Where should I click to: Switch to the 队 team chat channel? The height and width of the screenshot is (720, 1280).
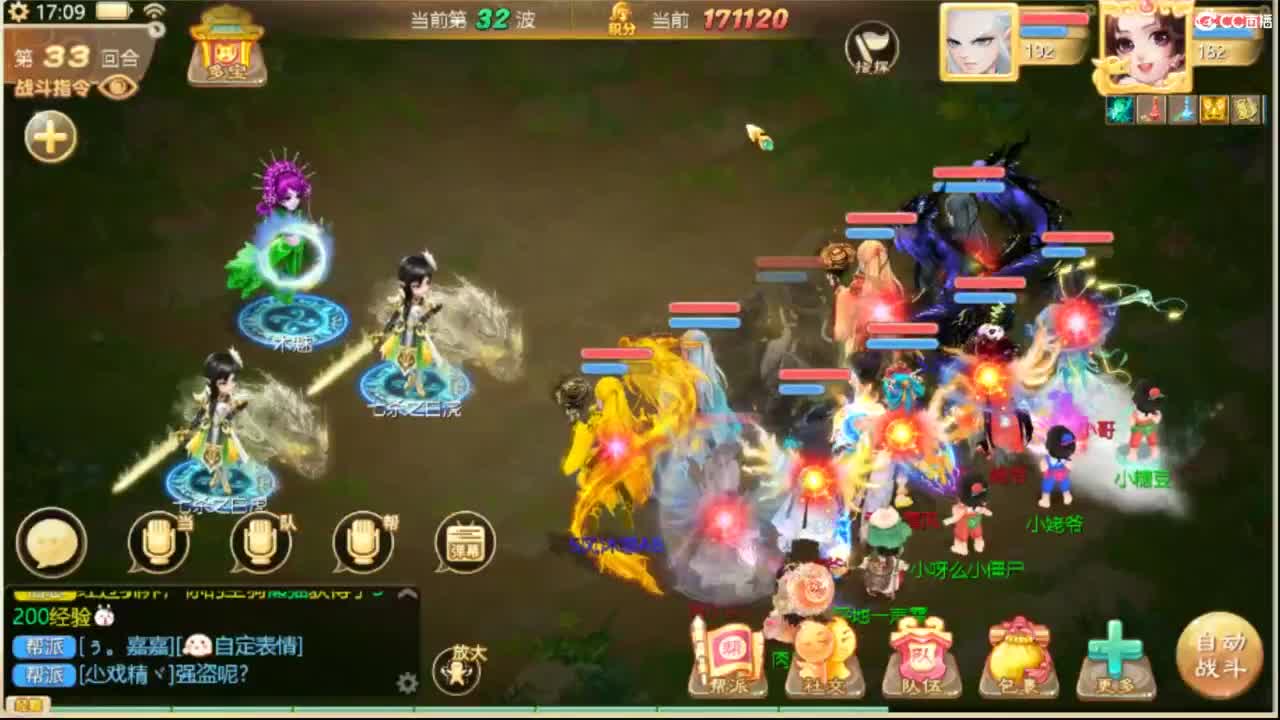(258, 542)
